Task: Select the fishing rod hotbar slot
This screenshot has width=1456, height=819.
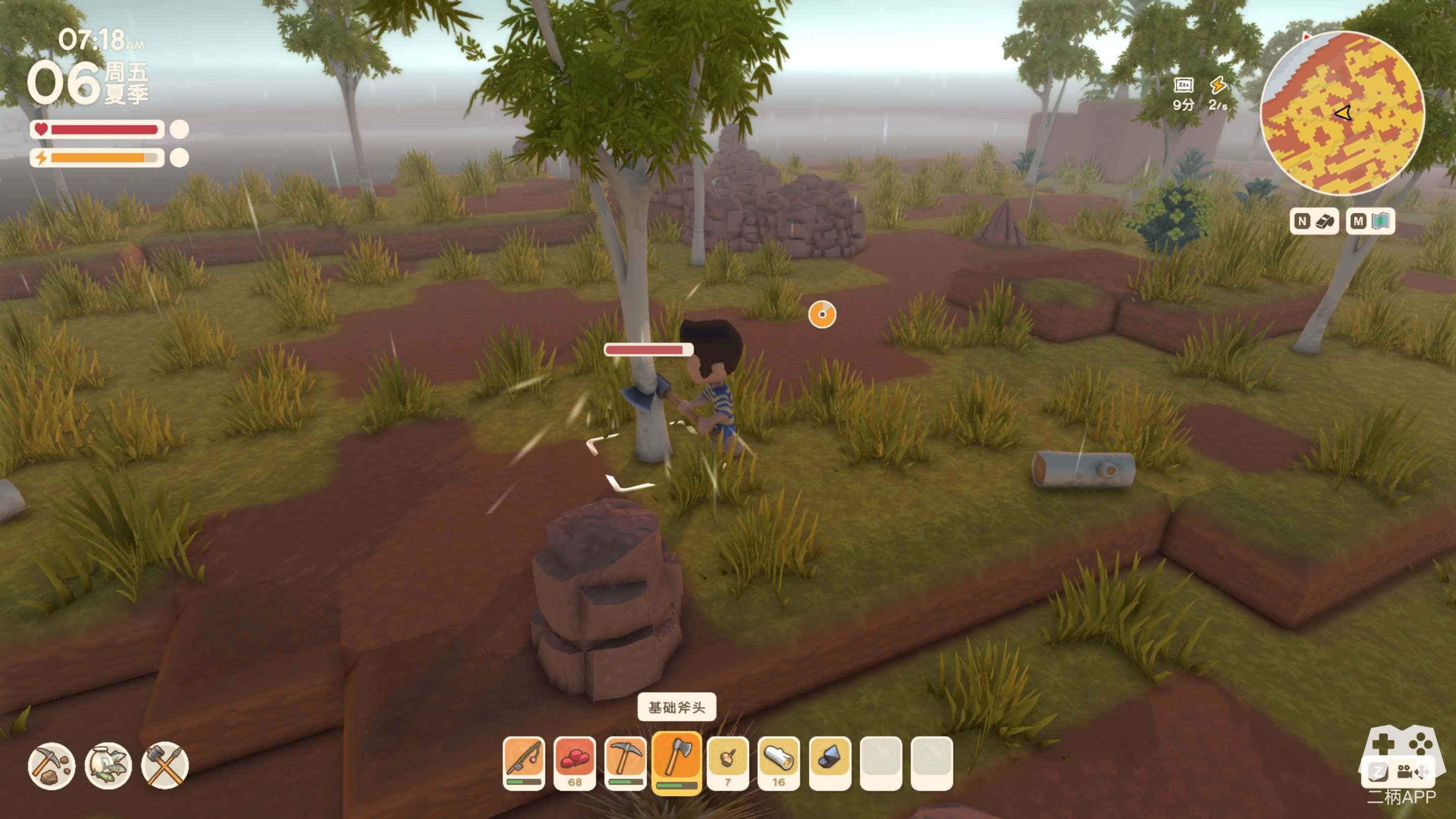Action: (x=523, y=762)
